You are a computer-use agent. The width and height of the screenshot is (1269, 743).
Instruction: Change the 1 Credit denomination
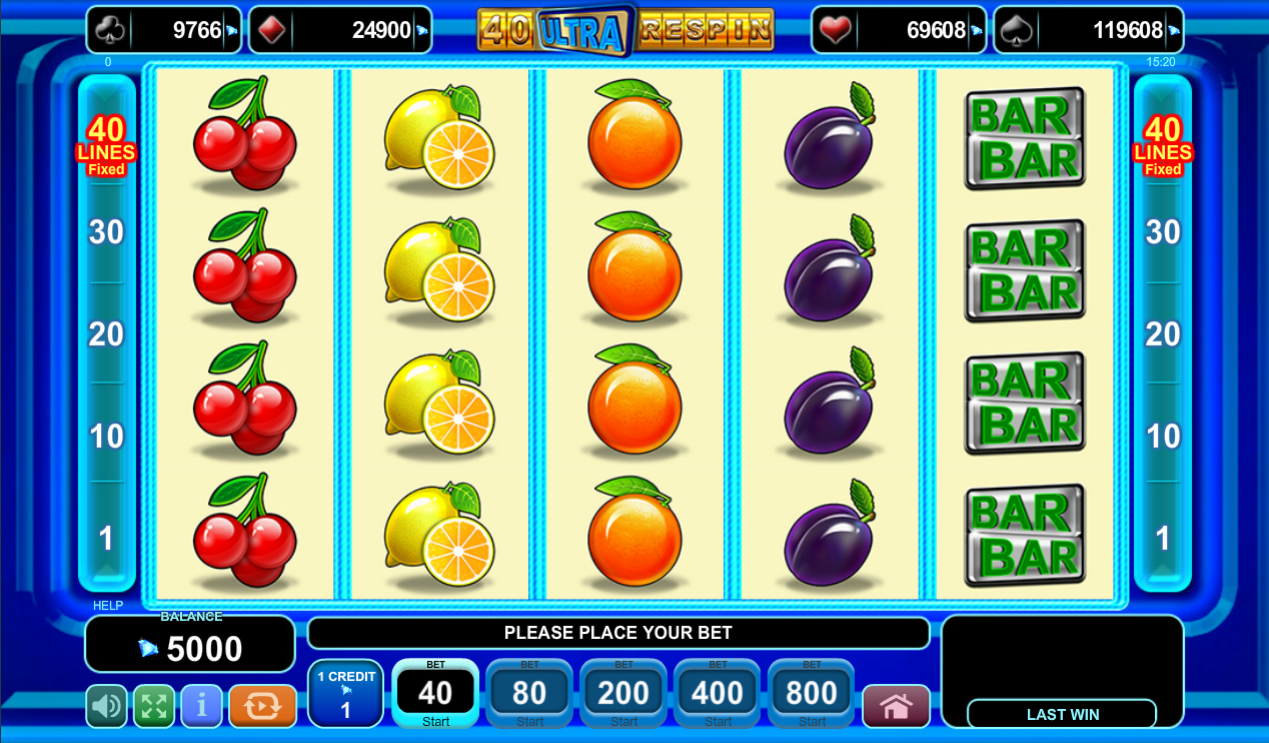346,694
